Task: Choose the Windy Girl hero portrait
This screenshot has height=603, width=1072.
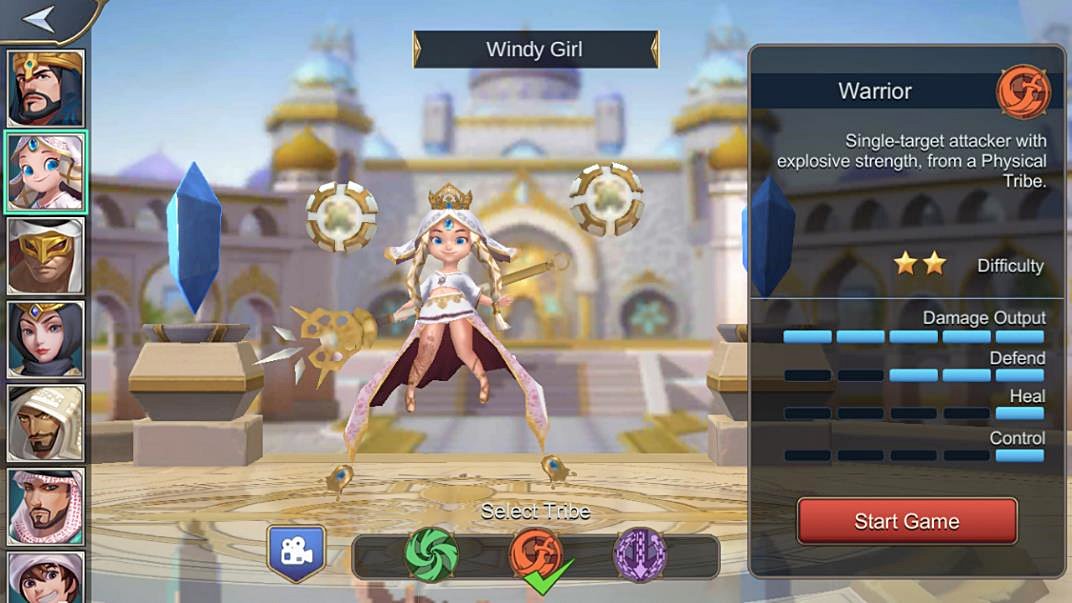Action: (x=46, y=171)
